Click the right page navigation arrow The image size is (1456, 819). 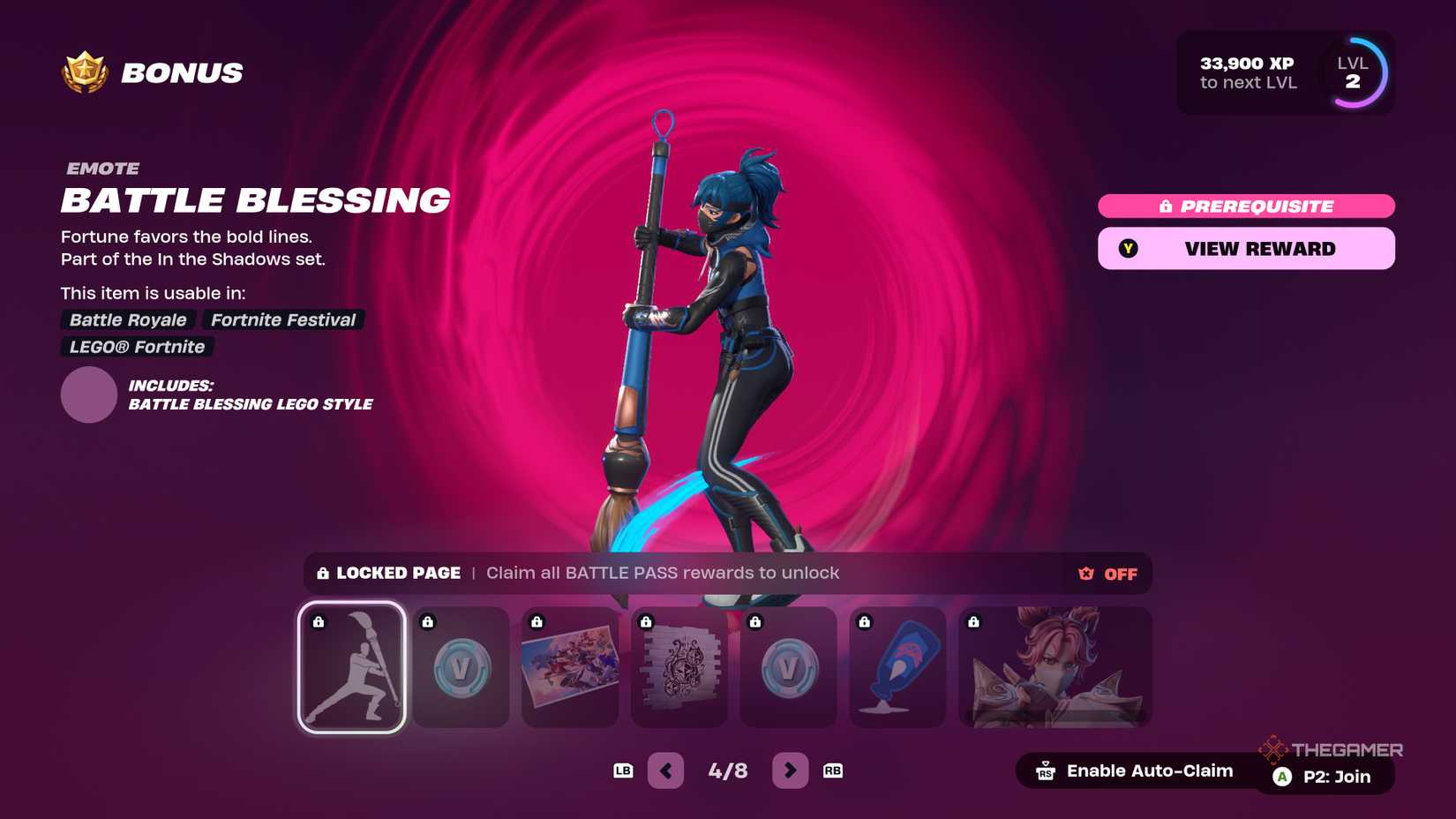point(790,770)
